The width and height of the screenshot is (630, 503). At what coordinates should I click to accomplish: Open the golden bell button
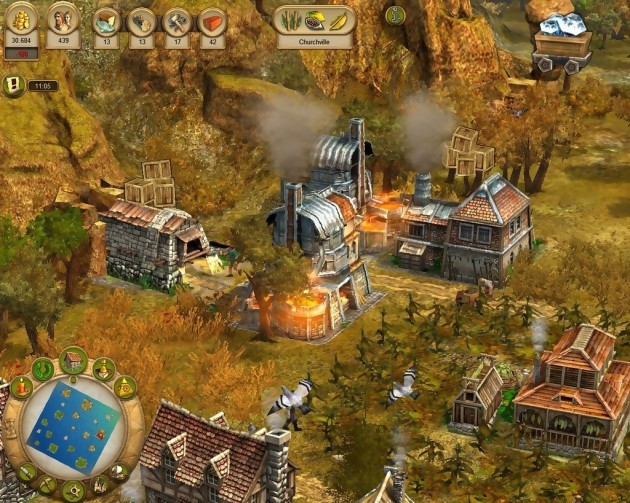103,368
